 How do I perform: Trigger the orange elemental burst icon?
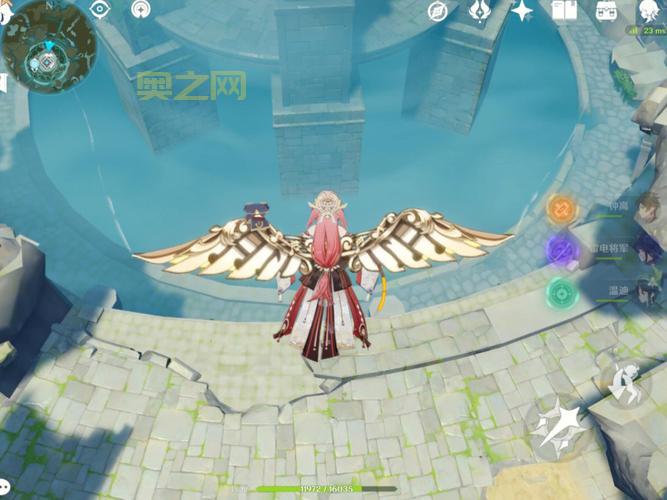(561, 210)
